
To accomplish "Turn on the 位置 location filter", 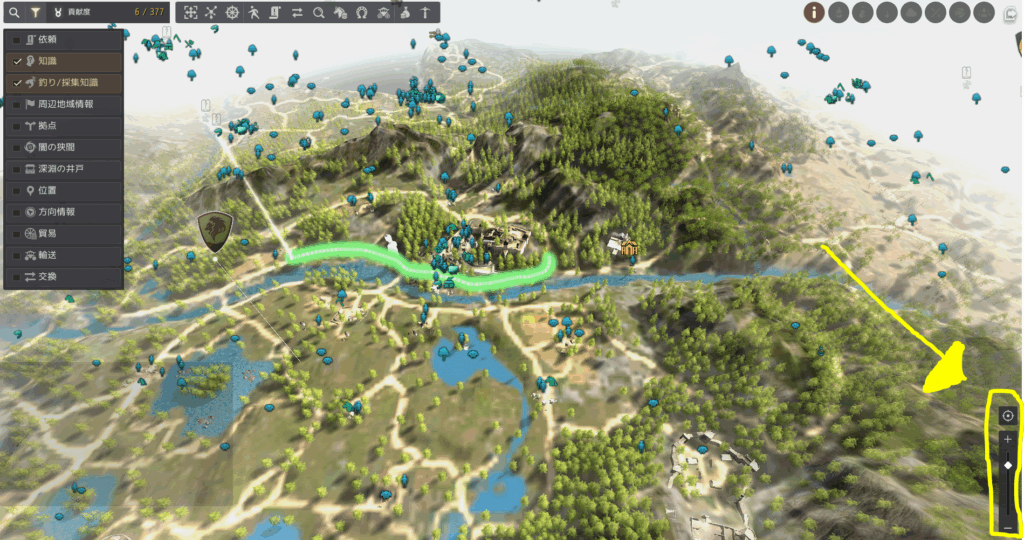I will click(x=17, y=190).
